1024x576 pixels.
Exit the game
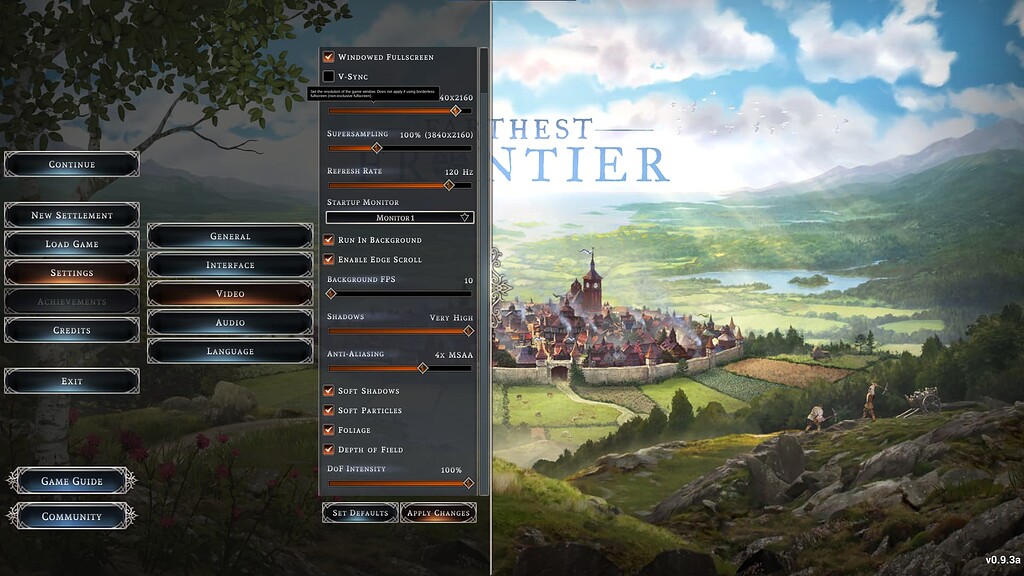(72, 381)
